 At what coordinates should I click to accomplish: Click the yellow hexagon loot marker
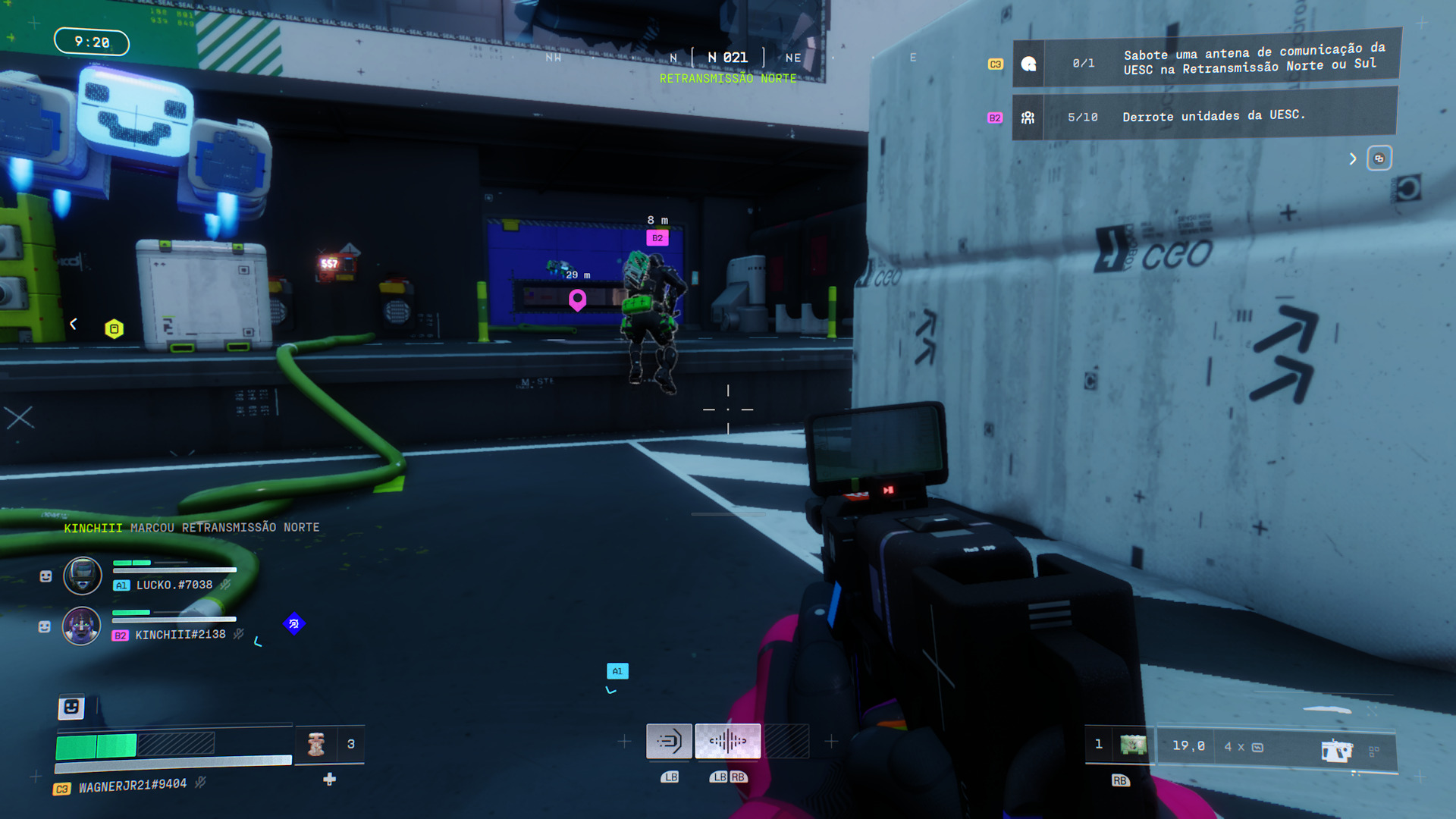pyautogui.click(x=114, y=329)
